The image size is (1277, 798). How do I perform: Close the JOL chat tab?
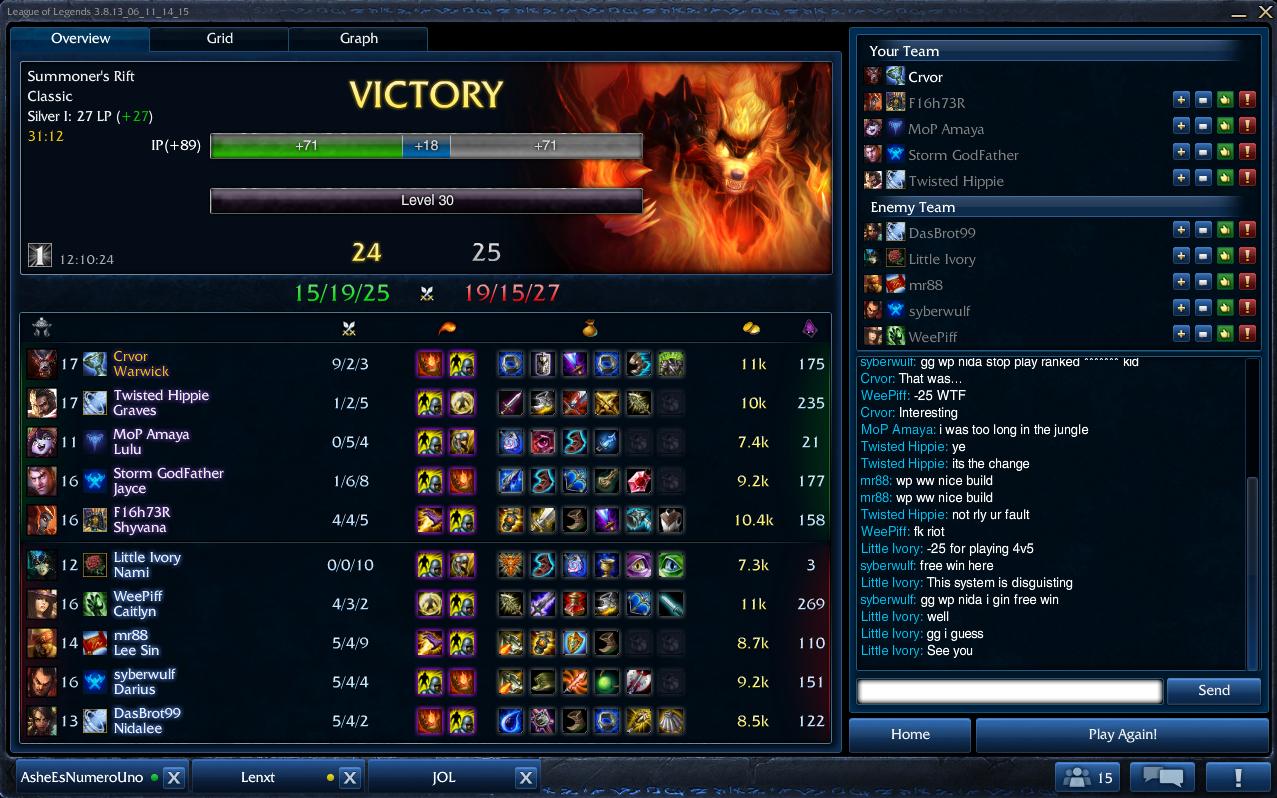click(525, 777)
